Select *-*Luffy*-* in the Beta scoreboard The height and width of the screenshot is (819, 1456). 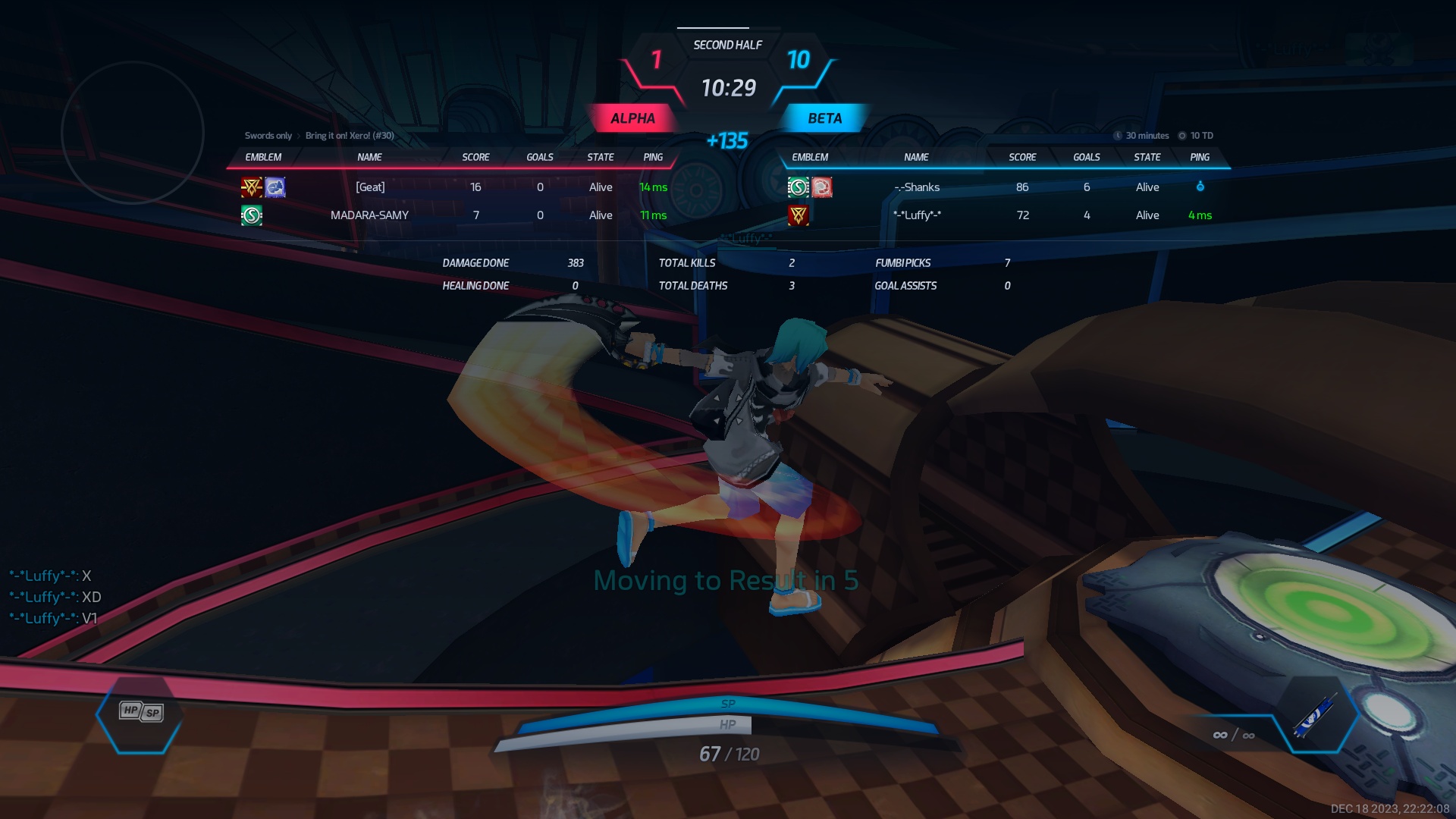click(917, 215)
